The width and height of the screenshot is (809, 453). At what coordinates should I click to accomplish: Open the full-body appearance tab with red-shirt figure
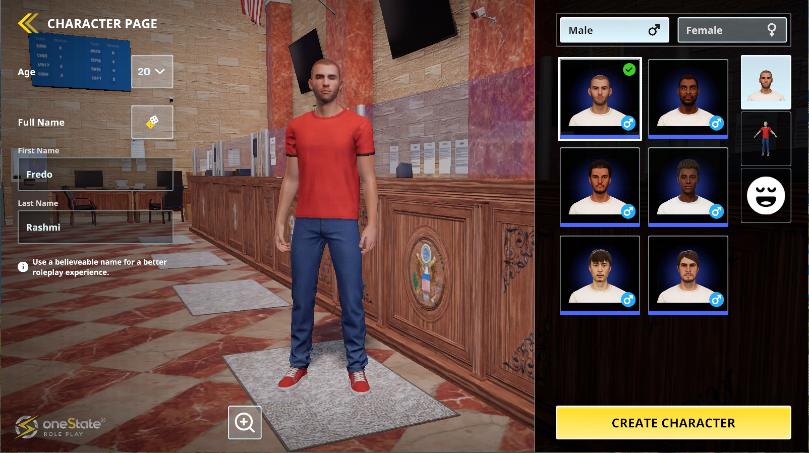click(766, 137)
